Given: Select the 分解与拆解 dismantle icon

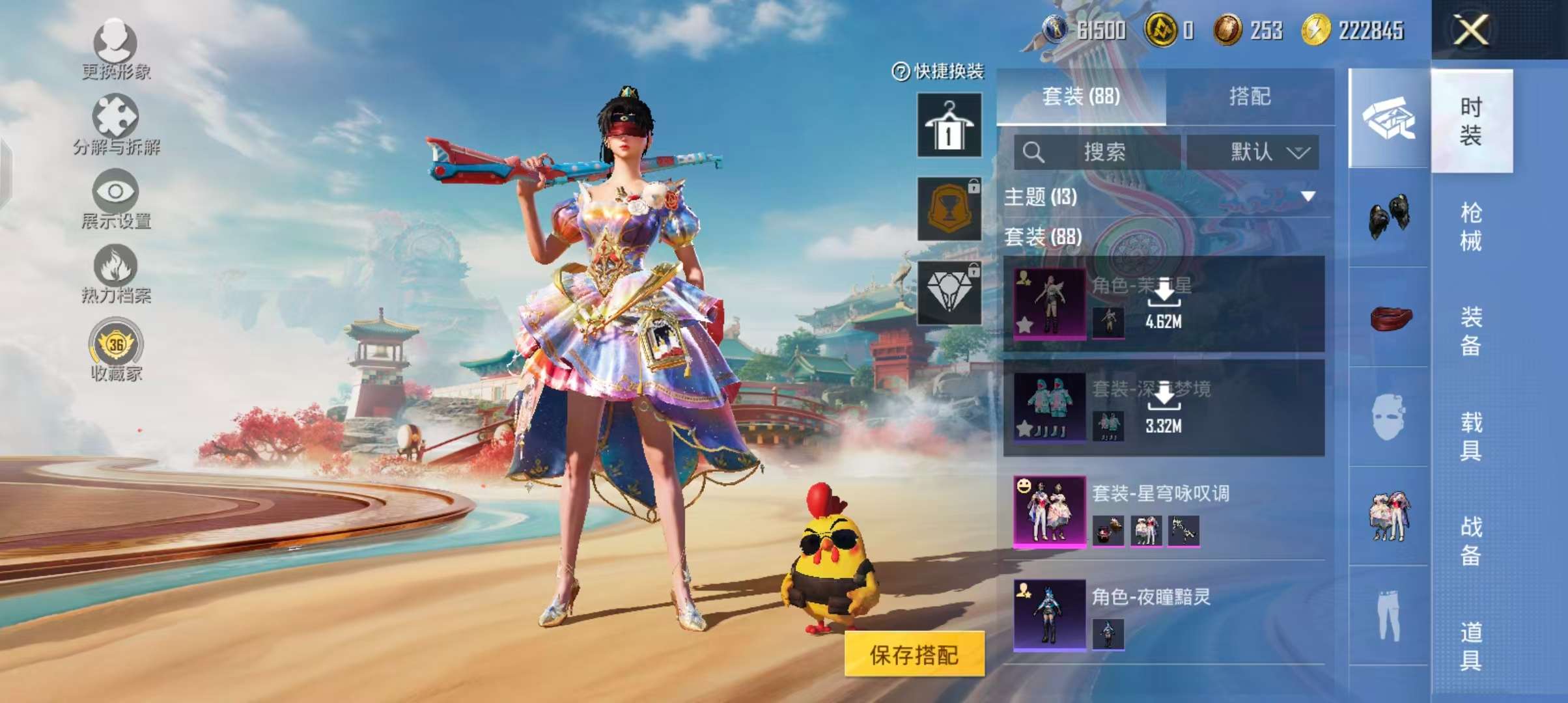Looking at the screenshot, I should click(x=117, y=117).
